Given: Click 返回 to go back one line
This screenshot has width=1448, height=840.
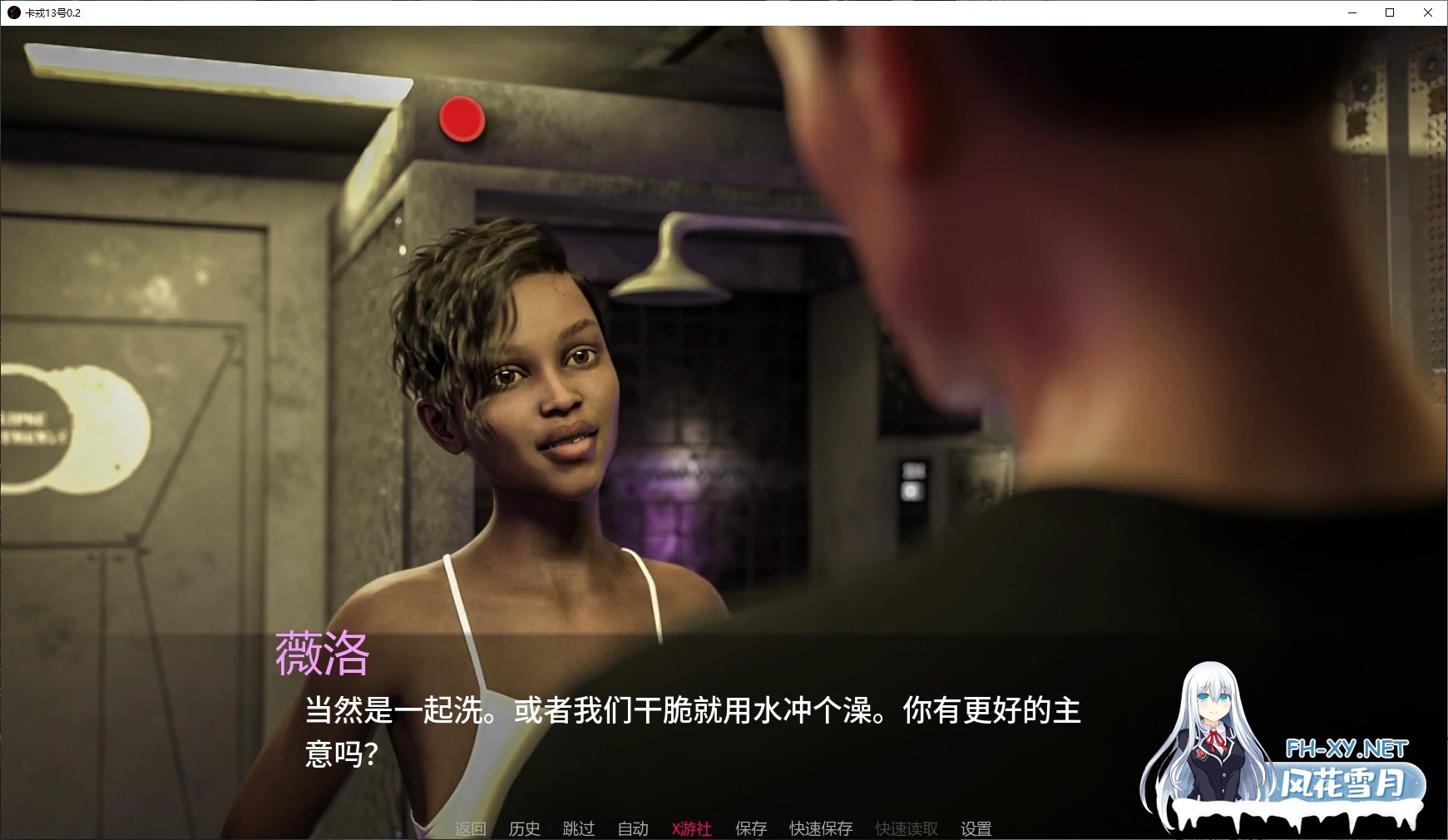Looking at the screenshot, I should 470,828.
